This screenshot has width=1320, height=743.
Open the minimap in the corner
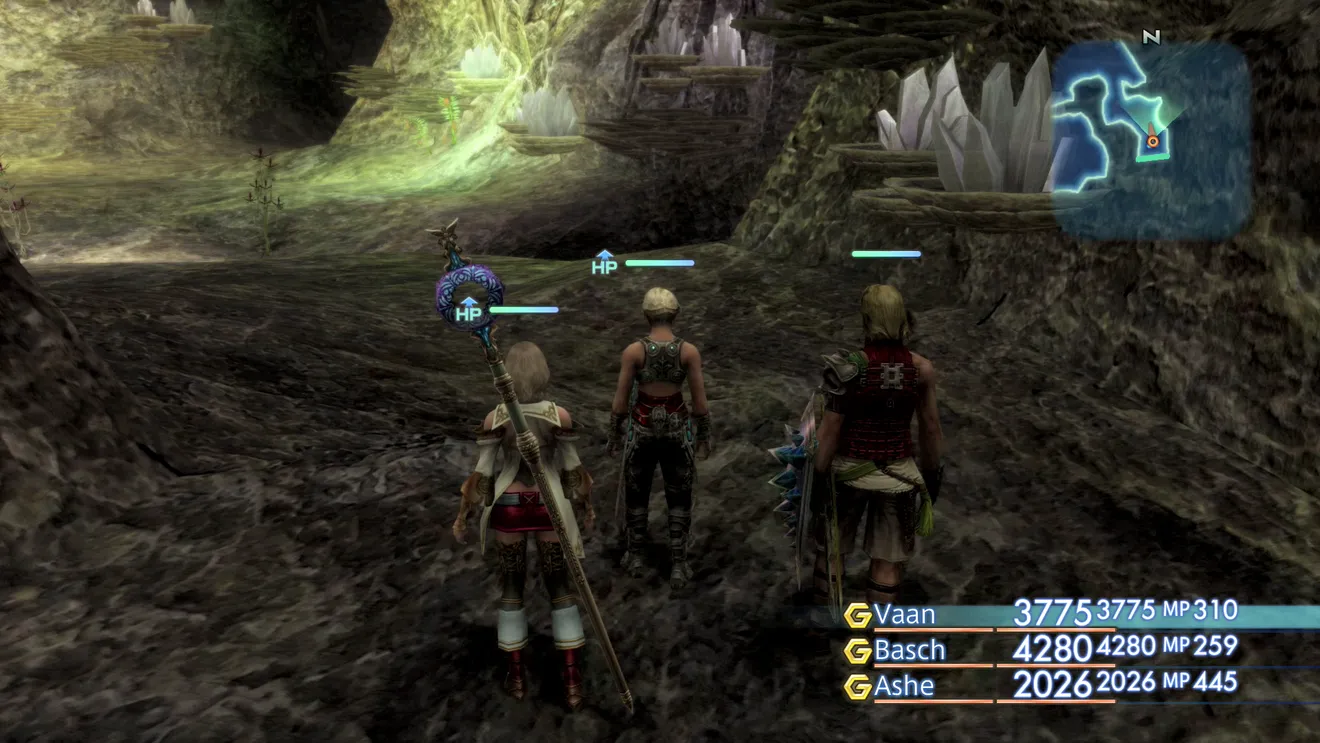[x=1150, y=138]
